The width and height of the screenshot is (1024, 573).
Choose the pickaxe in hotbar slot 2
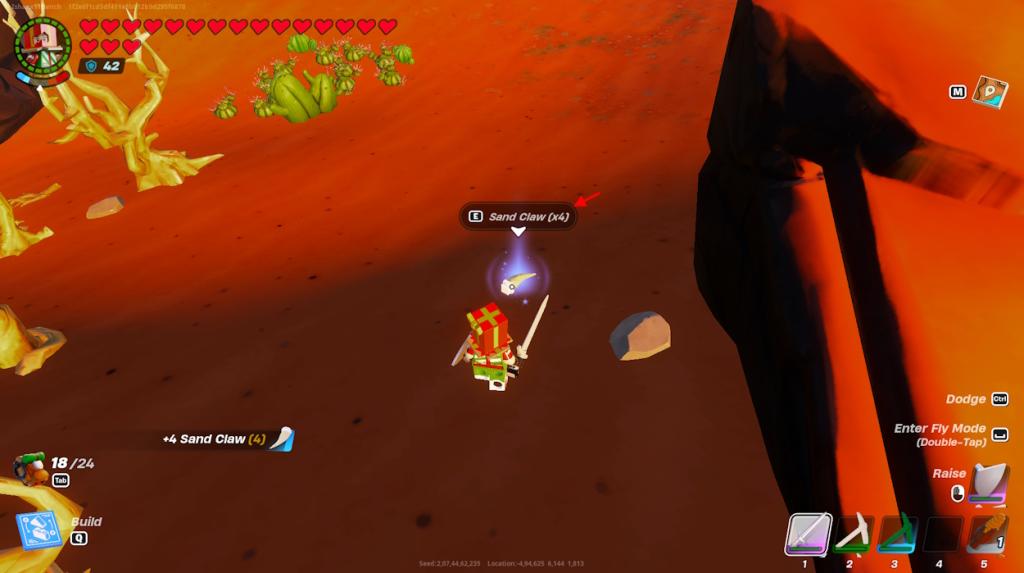click(851, 534)
